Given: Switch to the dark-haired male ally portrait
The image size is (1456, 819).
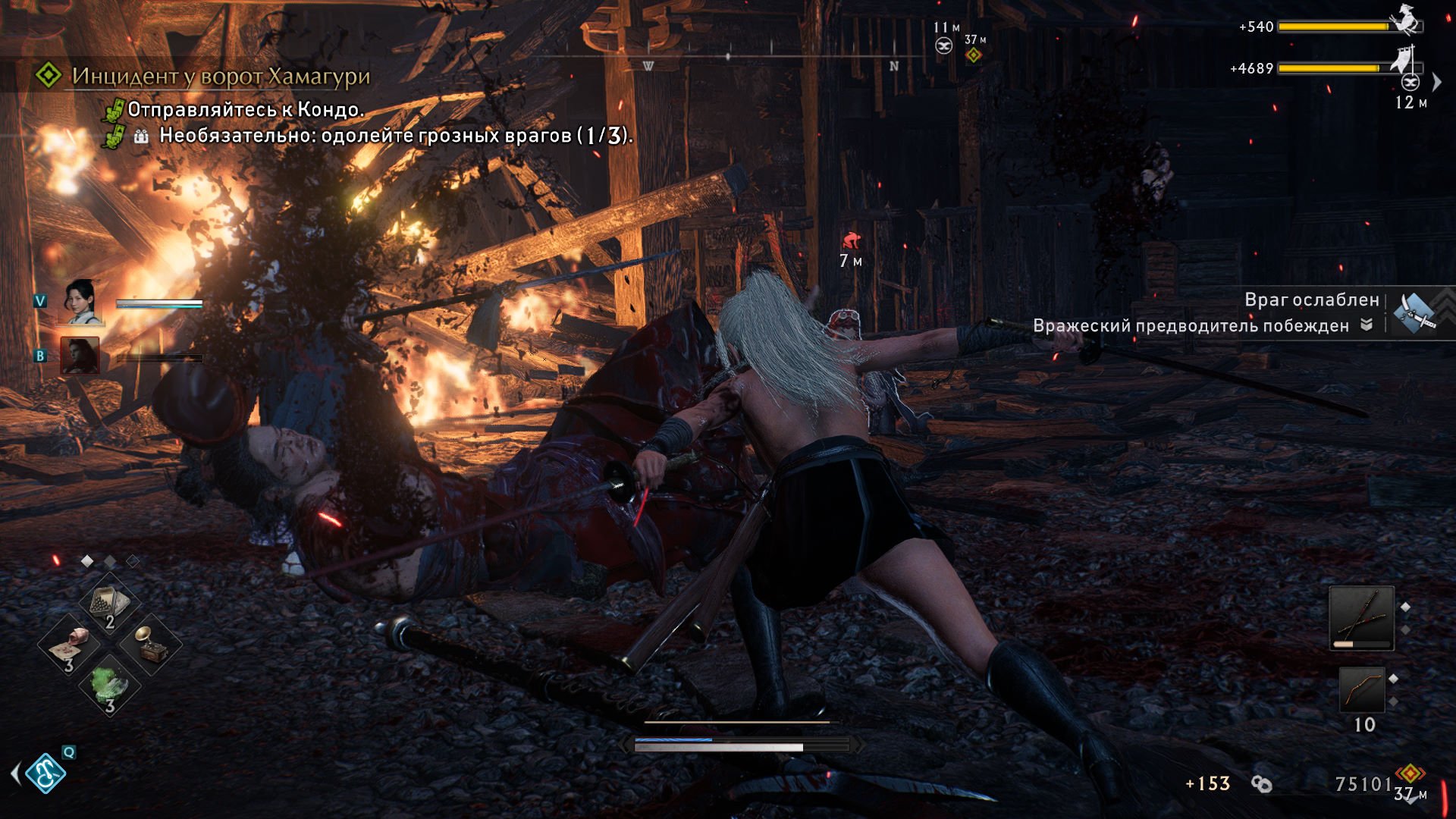Looking at the screenshot, I should 80,355.
